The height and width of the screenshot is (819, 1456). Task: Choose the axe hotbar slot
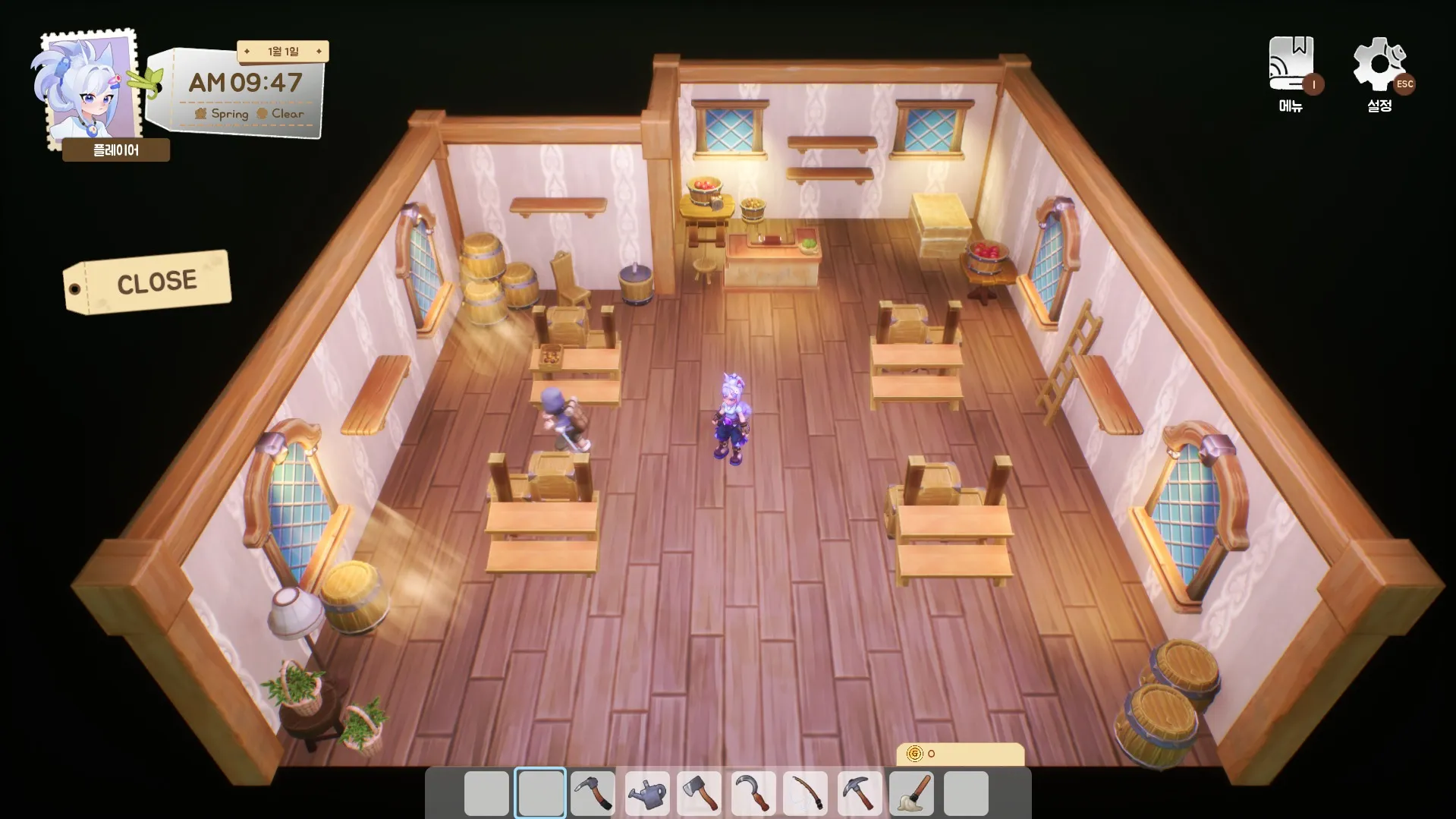700,793
